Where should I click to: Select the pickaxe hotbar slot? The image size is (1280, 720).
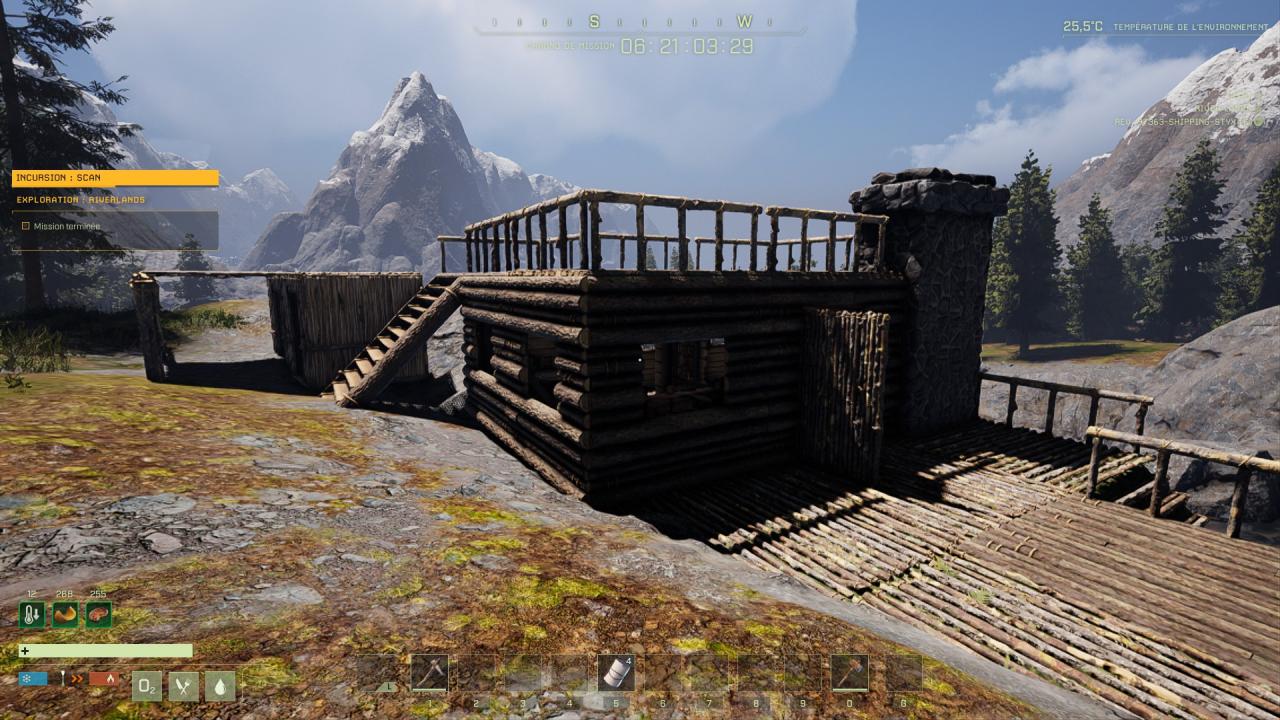pos(430,672)
